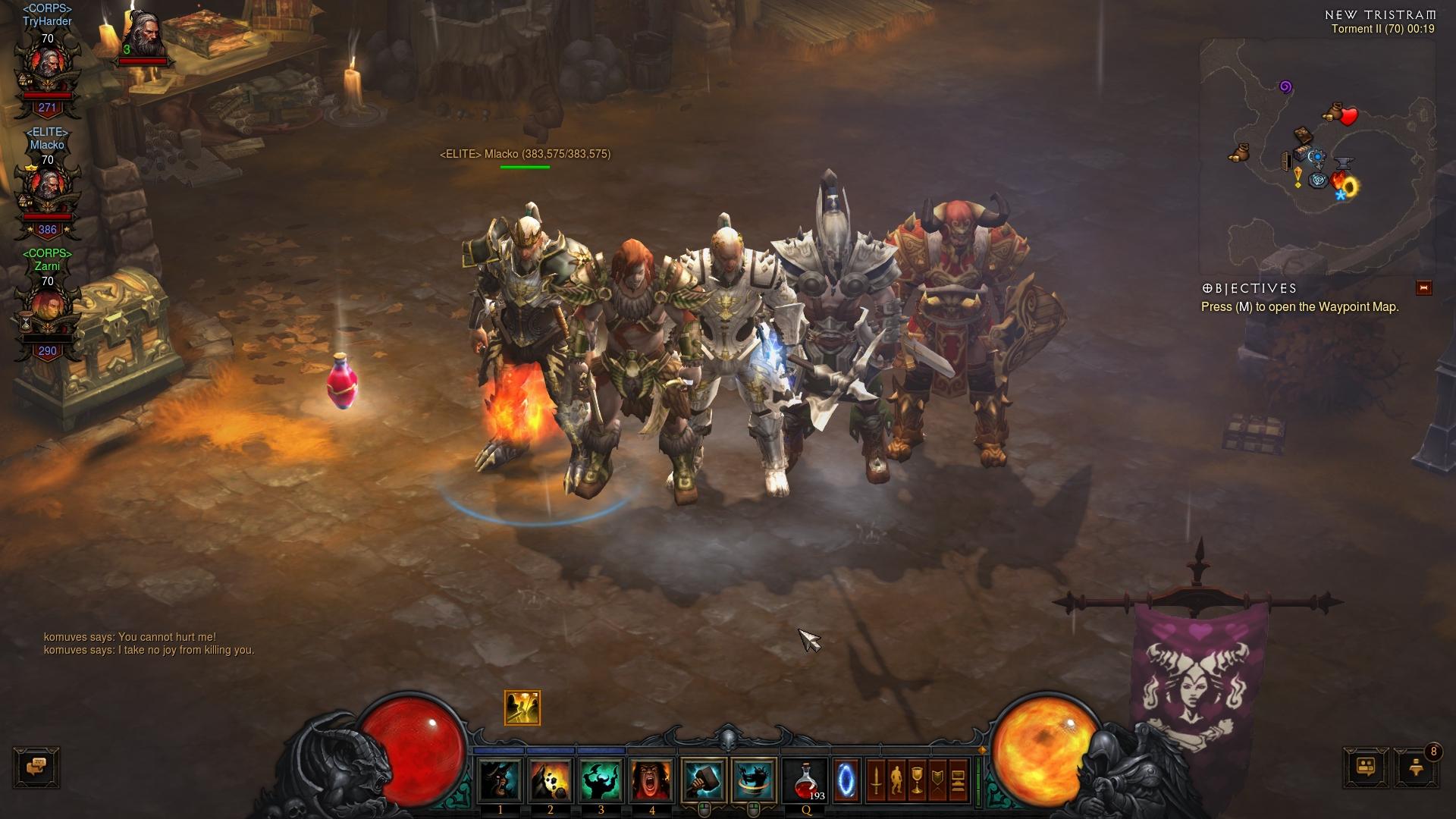Screen dimensions: 1456x819
Task: Use the falling boulders skill
Action: [x=551, y=781]
